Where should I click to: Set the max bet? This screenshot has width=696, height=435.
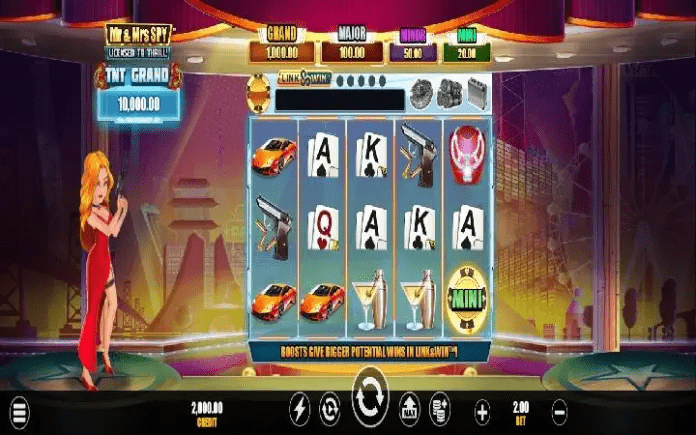pyautogui.click(x=409, y=410)
